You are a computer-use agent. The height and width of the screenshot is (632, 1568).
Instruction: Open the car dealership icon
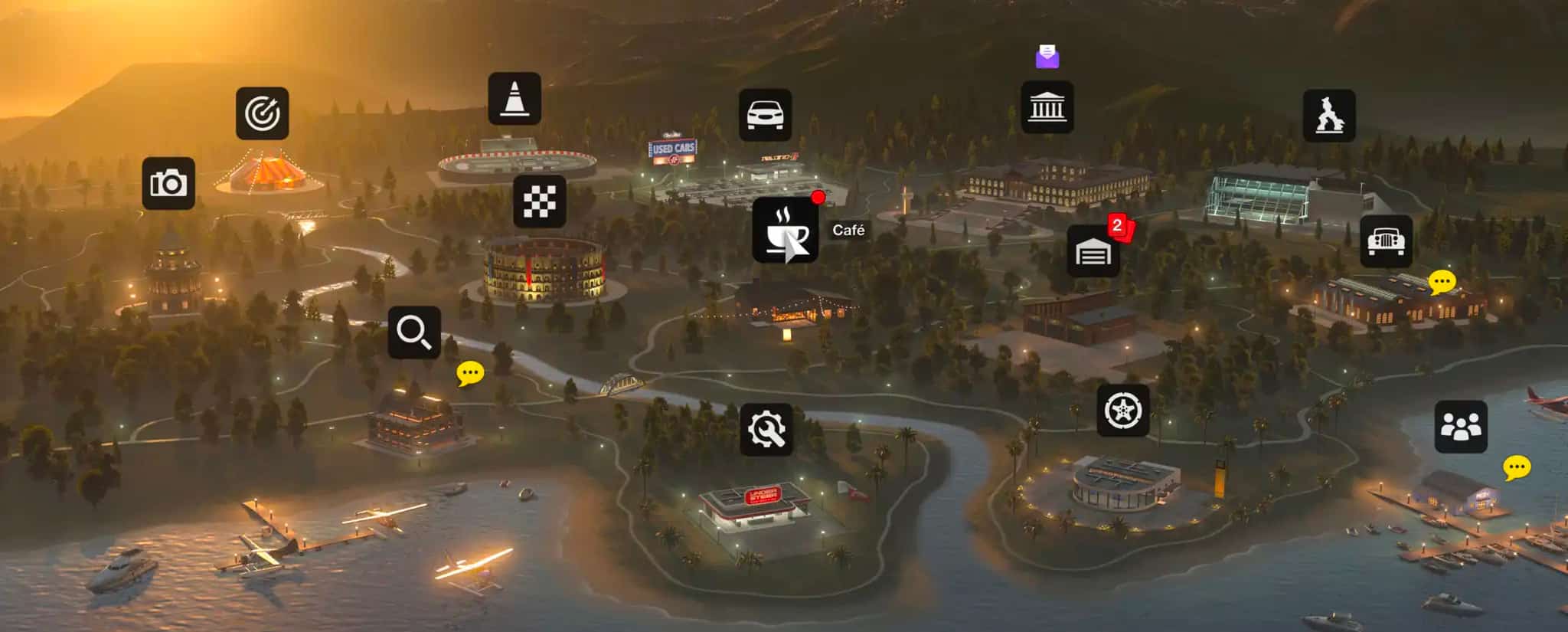(x=765, y=115)
